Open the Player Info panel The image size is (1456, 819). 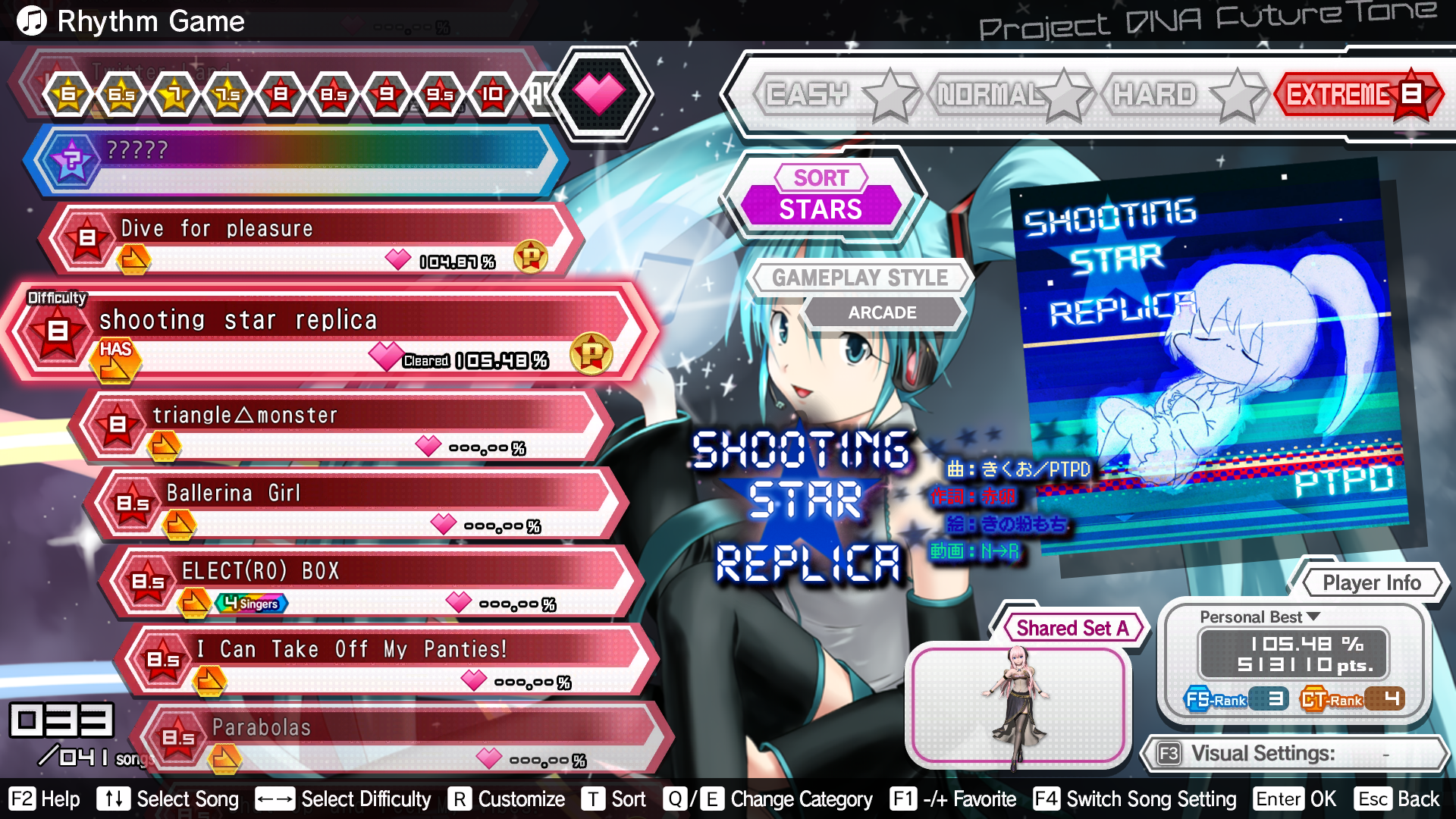[1371, 582]
